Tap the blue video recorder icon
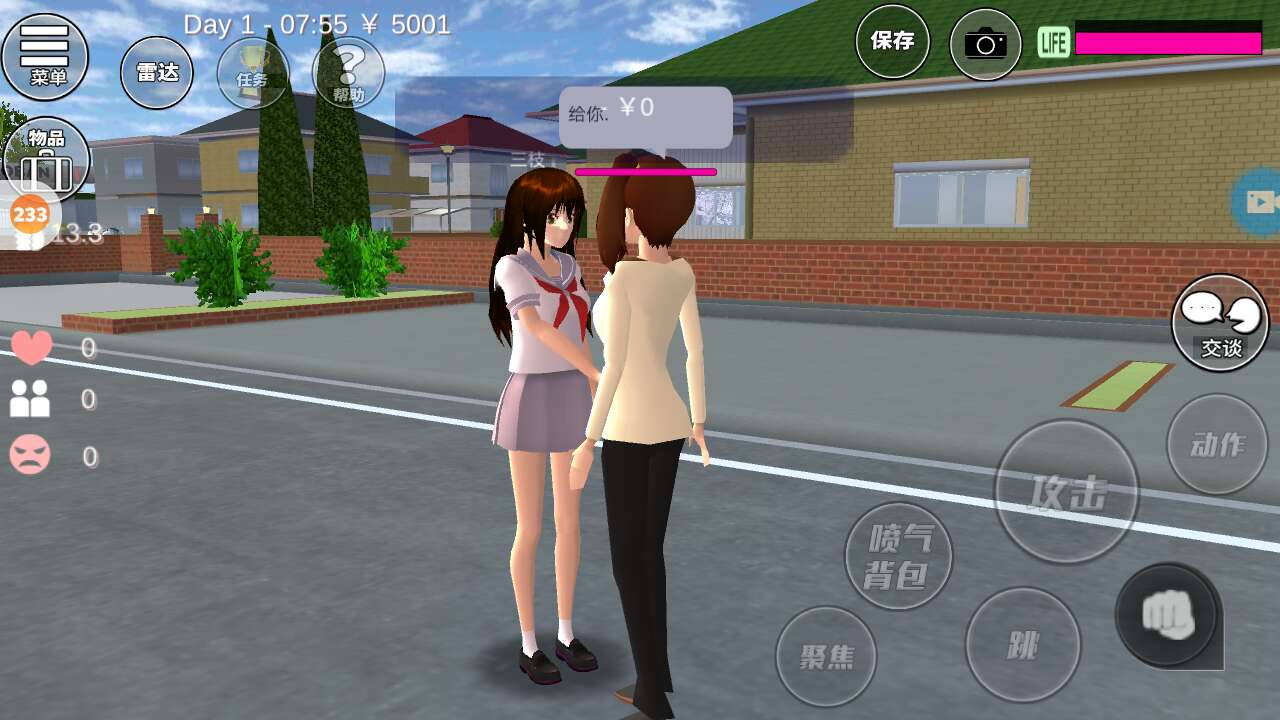Image resolution: width=1280 pixels, height=720 pixels. (x=1259, y=202)
